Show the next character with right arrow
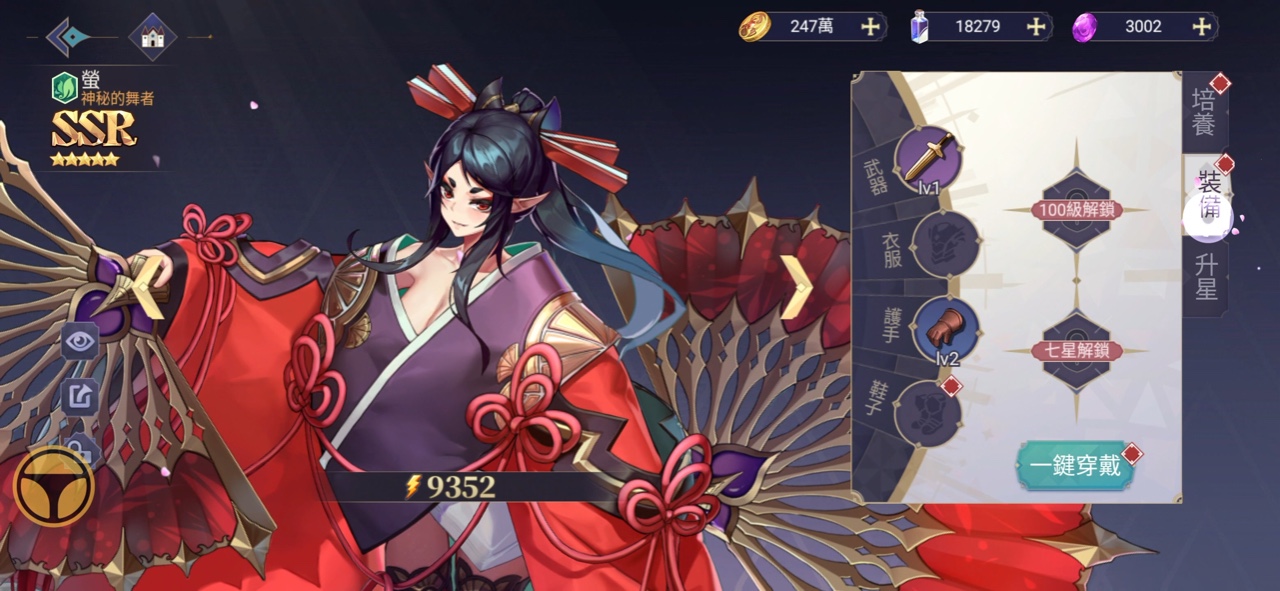This screenshot has width=1280, height=591. [796, 287]
